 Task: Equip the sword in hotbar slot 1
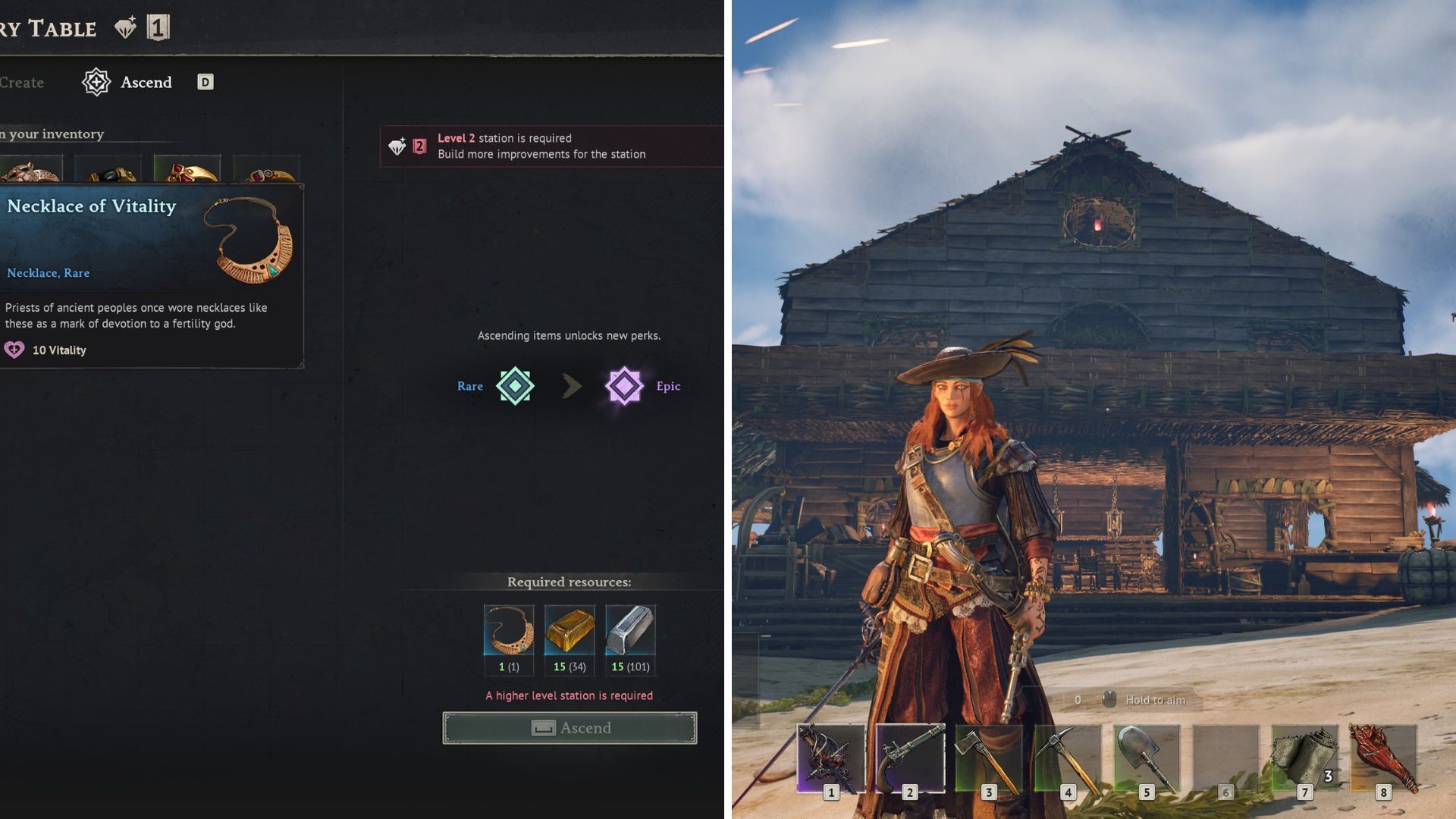point(831,758)
